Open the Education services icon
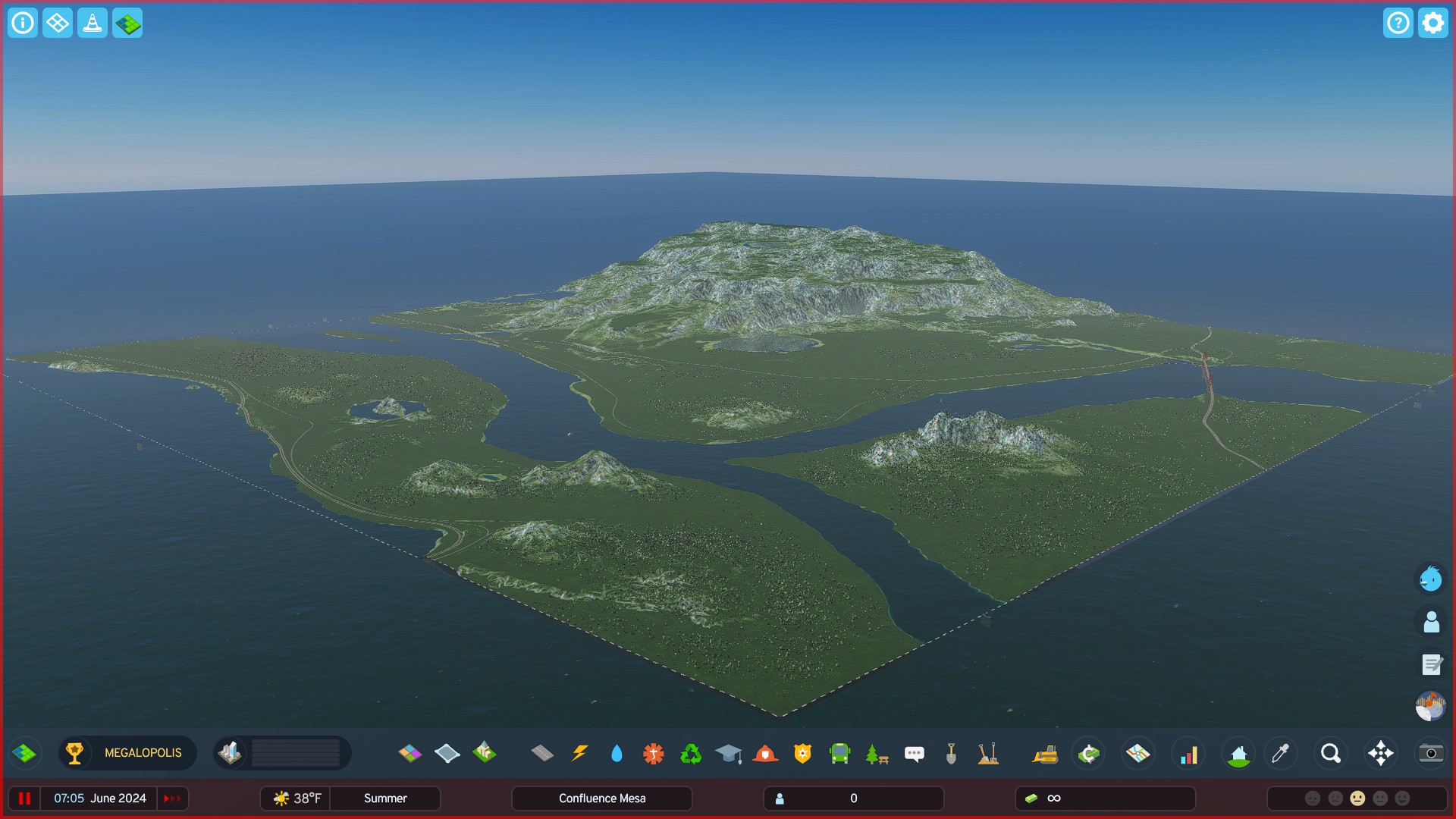 (x=726, y=753)
